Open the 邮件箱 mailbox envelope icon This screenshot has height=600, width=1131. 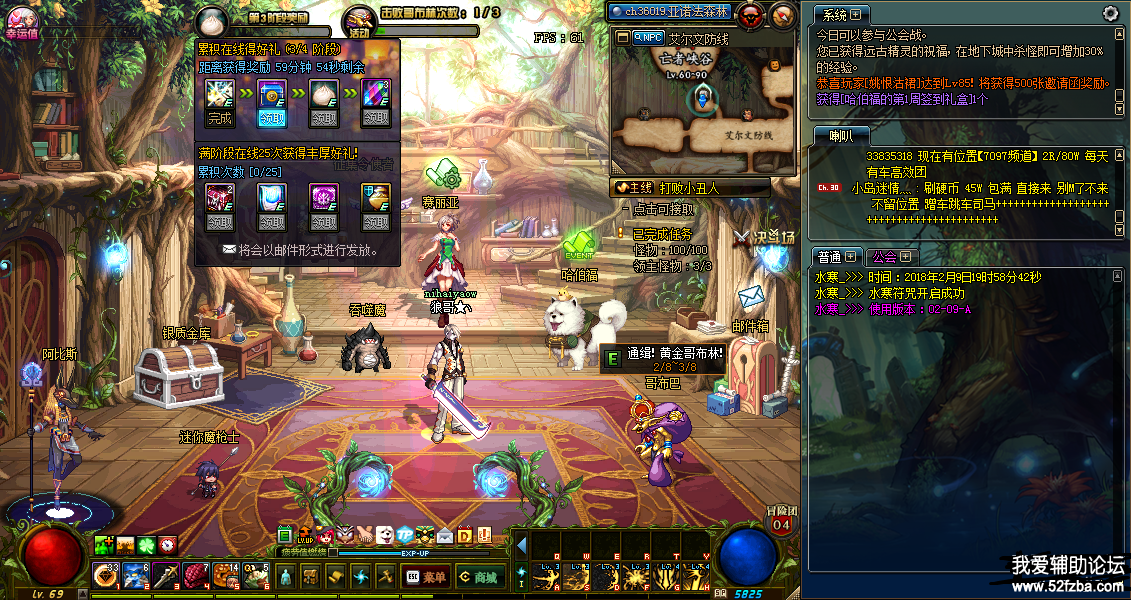[751, 299]
